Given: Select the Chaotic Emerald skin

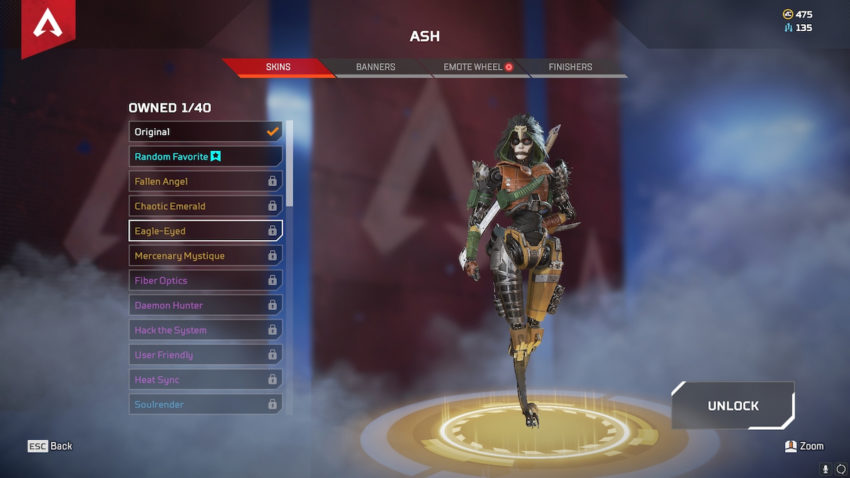Looking at the screenshot, I should coord(205,206).
